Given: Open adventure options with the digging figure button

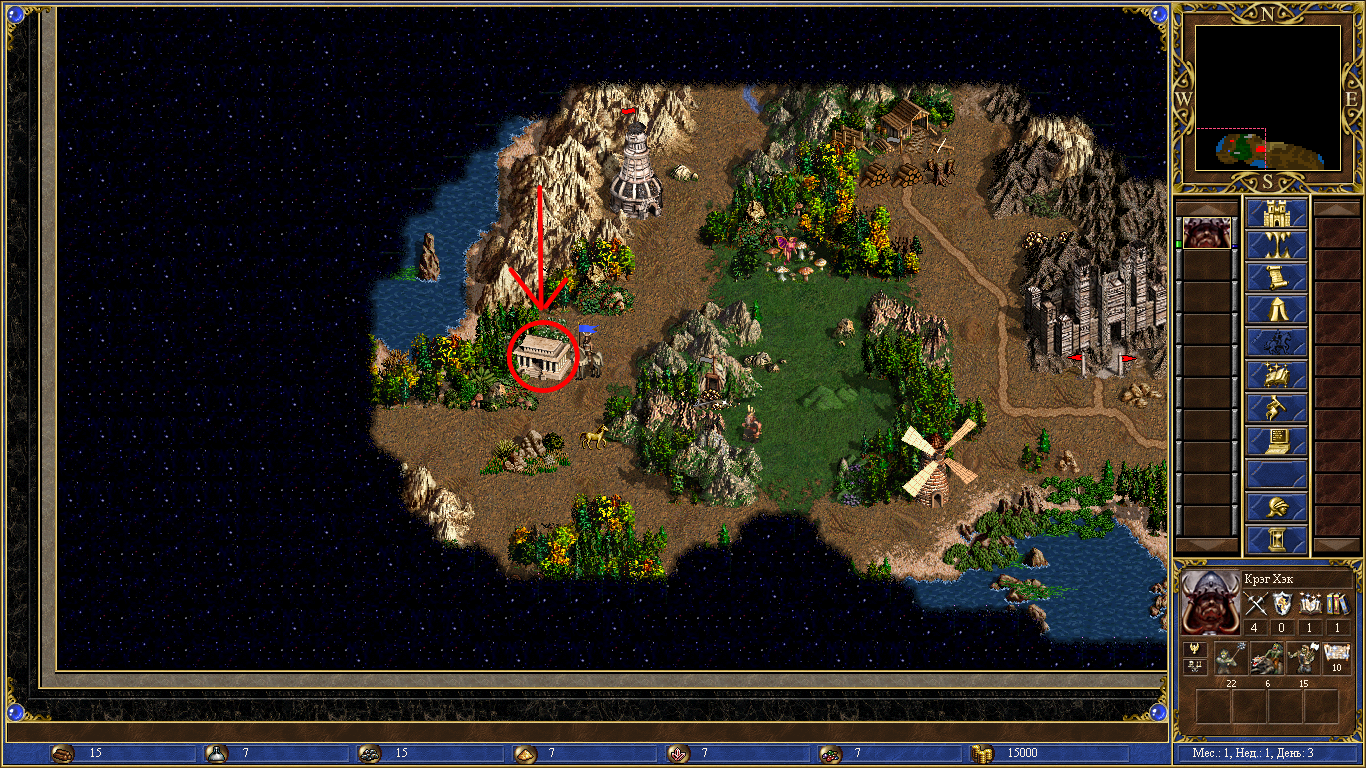Looking at the screenshot, I should 1276,408.
